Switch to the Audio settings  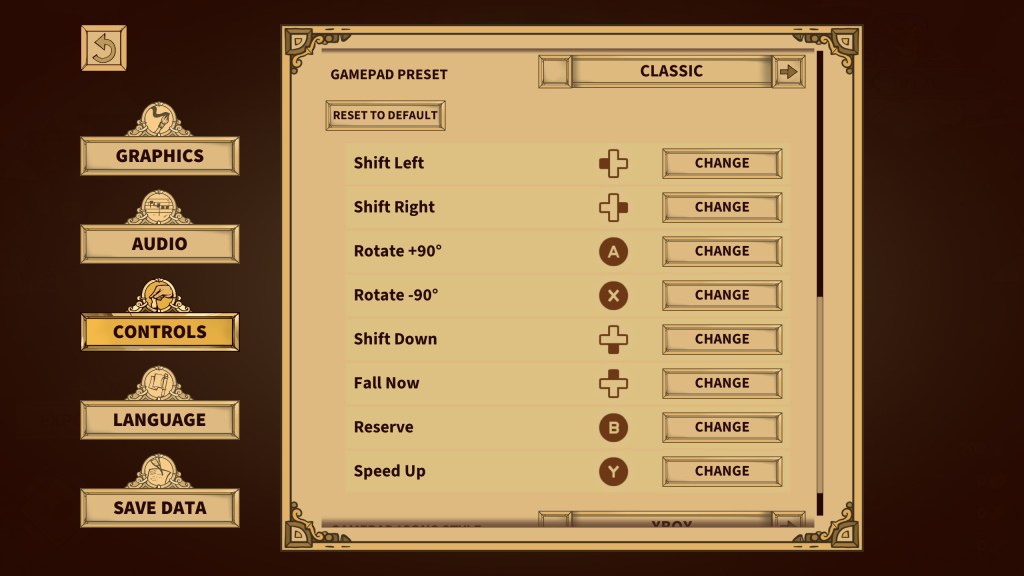coord(160,244)
